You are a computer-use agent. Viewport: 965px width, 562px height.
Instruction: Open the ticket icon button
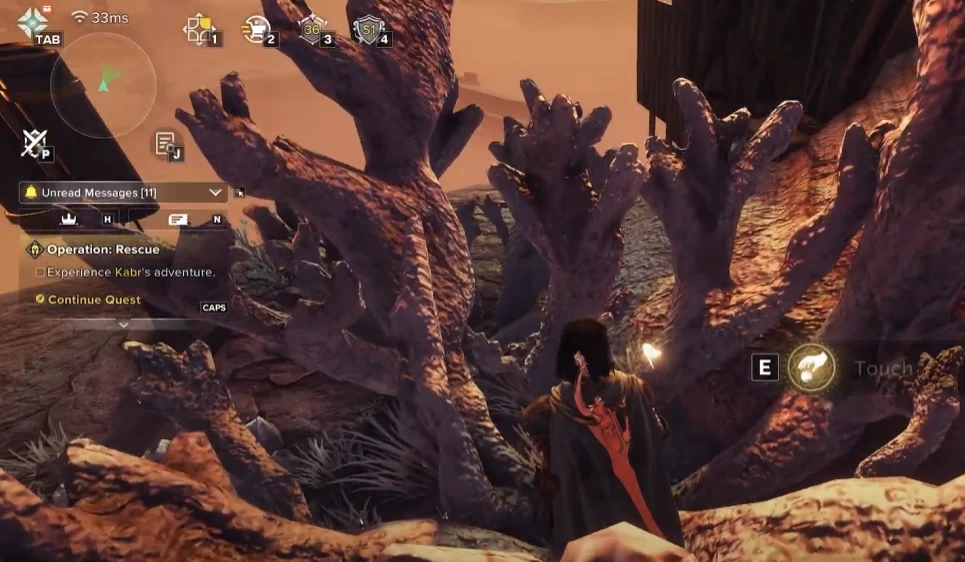(x=179, y=218)
